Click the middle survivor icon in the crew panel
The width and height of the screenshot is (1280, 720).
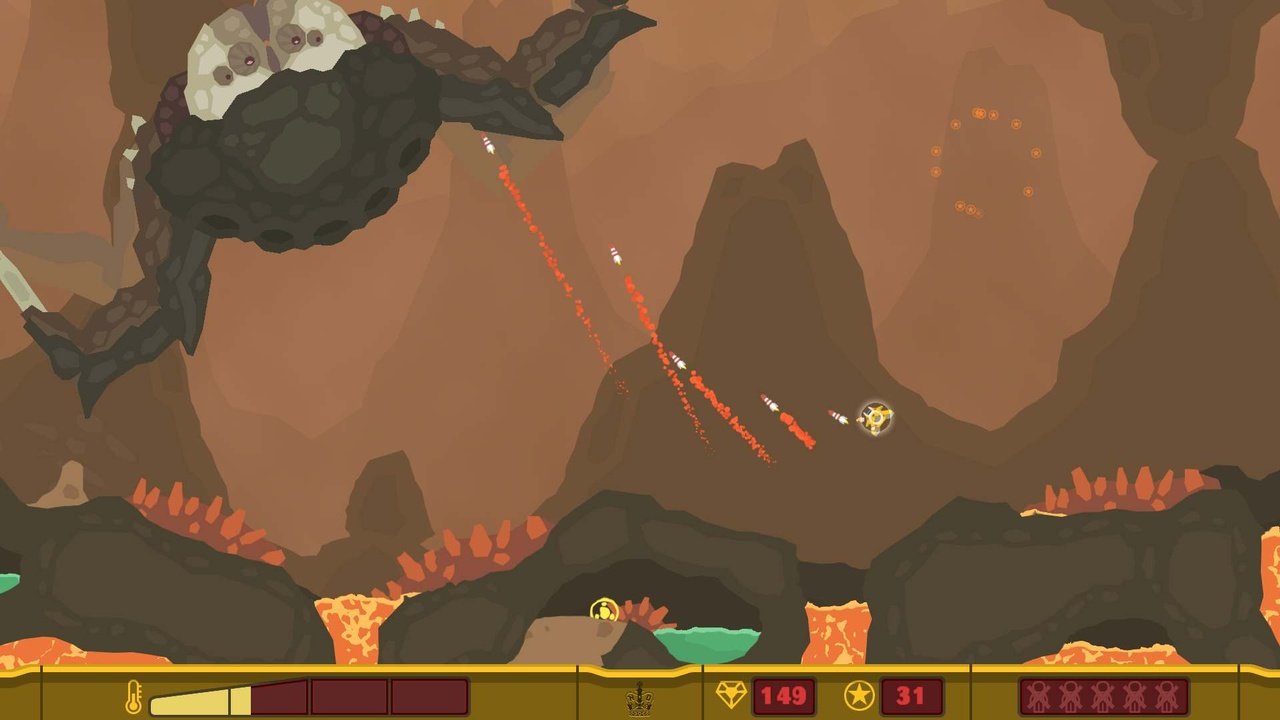[1101, 696]
